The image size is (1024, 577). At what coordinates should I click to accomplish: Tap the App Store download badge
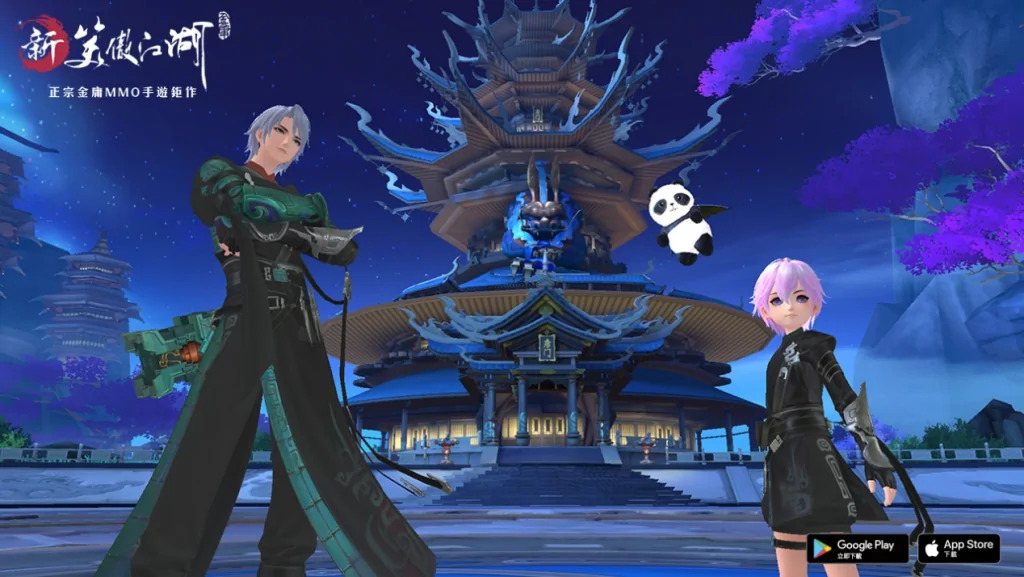958,548
